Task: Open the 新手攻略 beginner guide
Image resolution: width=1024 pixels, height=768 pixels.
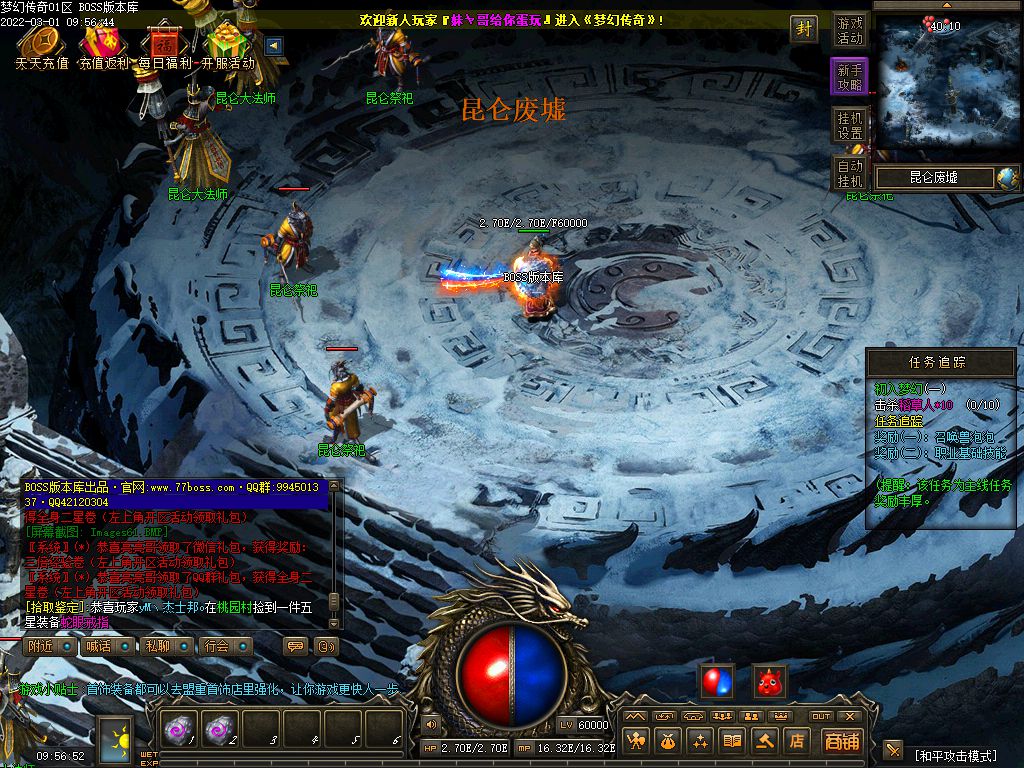Action: (850, 78)
